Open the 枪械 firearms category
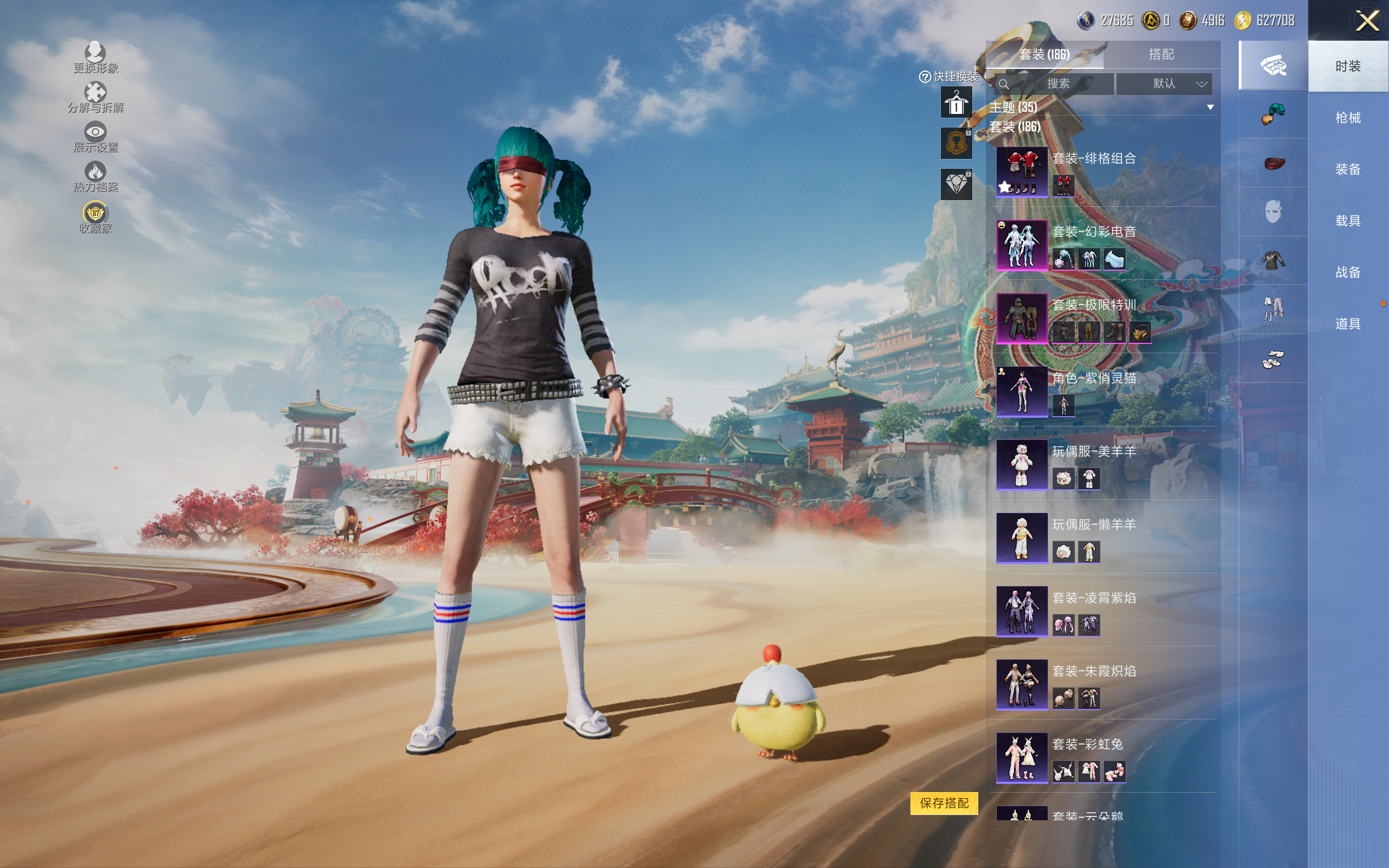The image size is (1389, 868). pos(1347,118)
